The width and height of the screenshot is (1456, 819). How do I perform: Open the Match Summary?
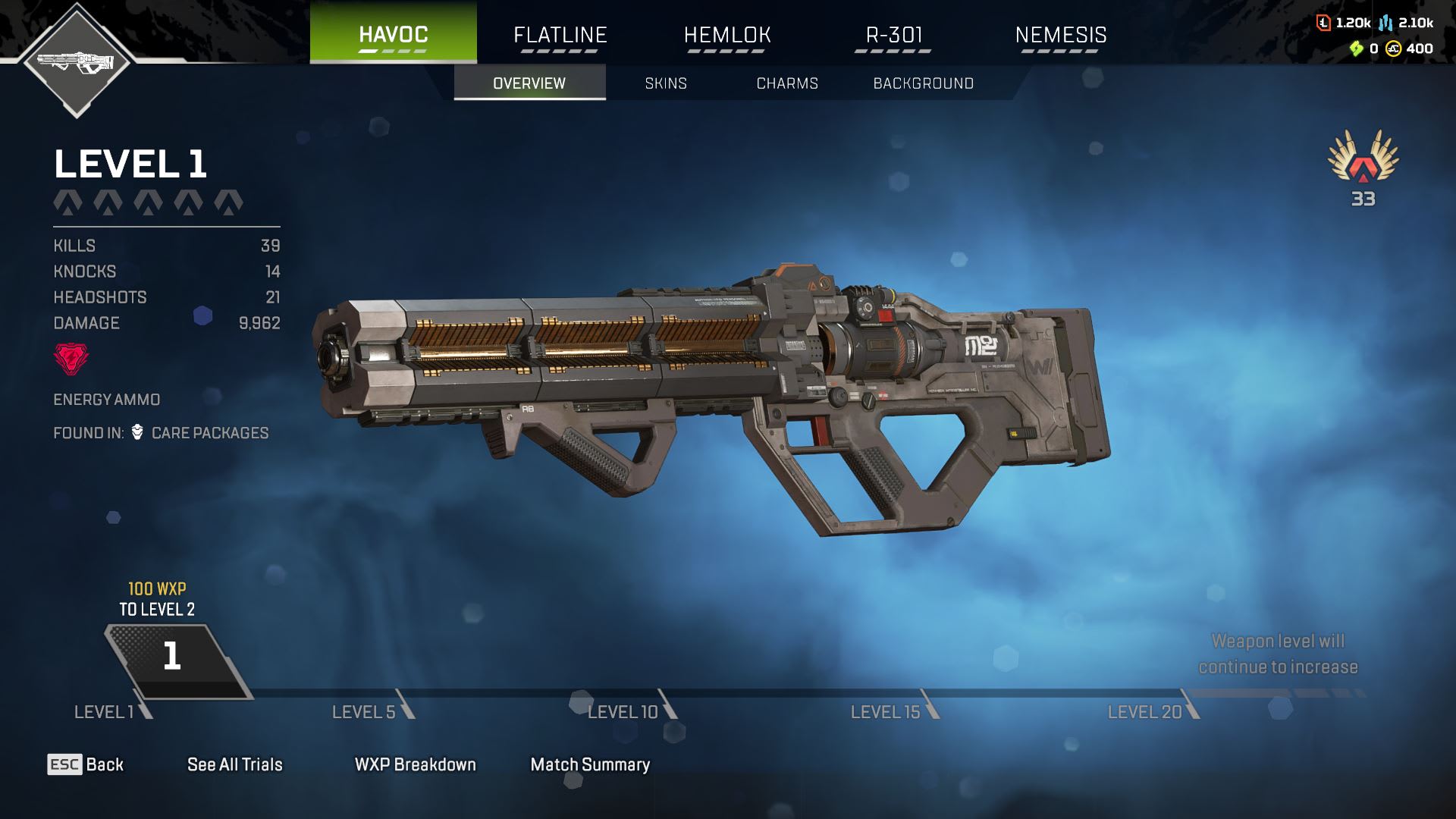click(x=590, y=764)
